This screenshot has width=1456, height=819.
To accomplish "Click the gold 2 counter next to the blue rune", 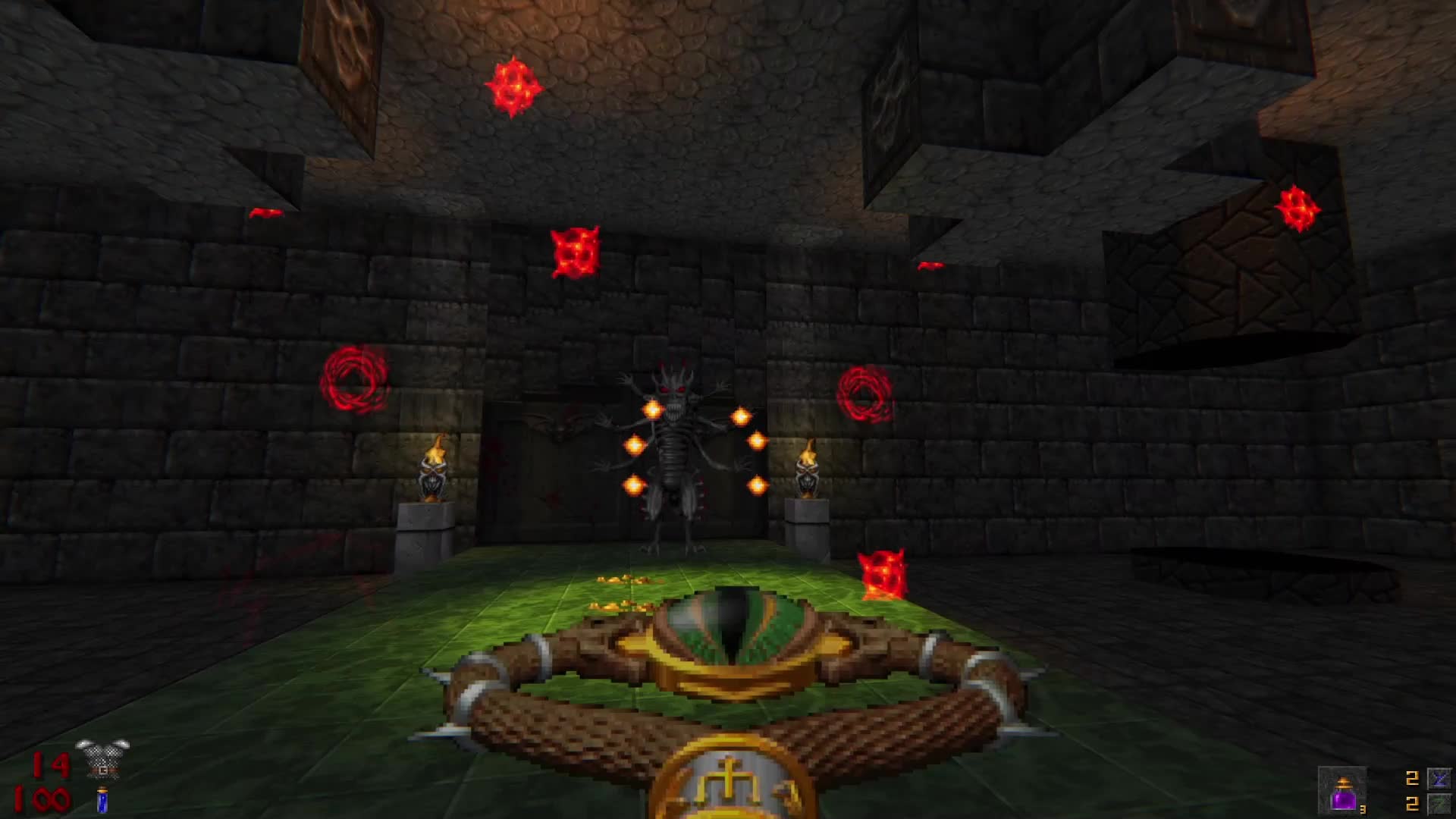I will coord(1412,778).
